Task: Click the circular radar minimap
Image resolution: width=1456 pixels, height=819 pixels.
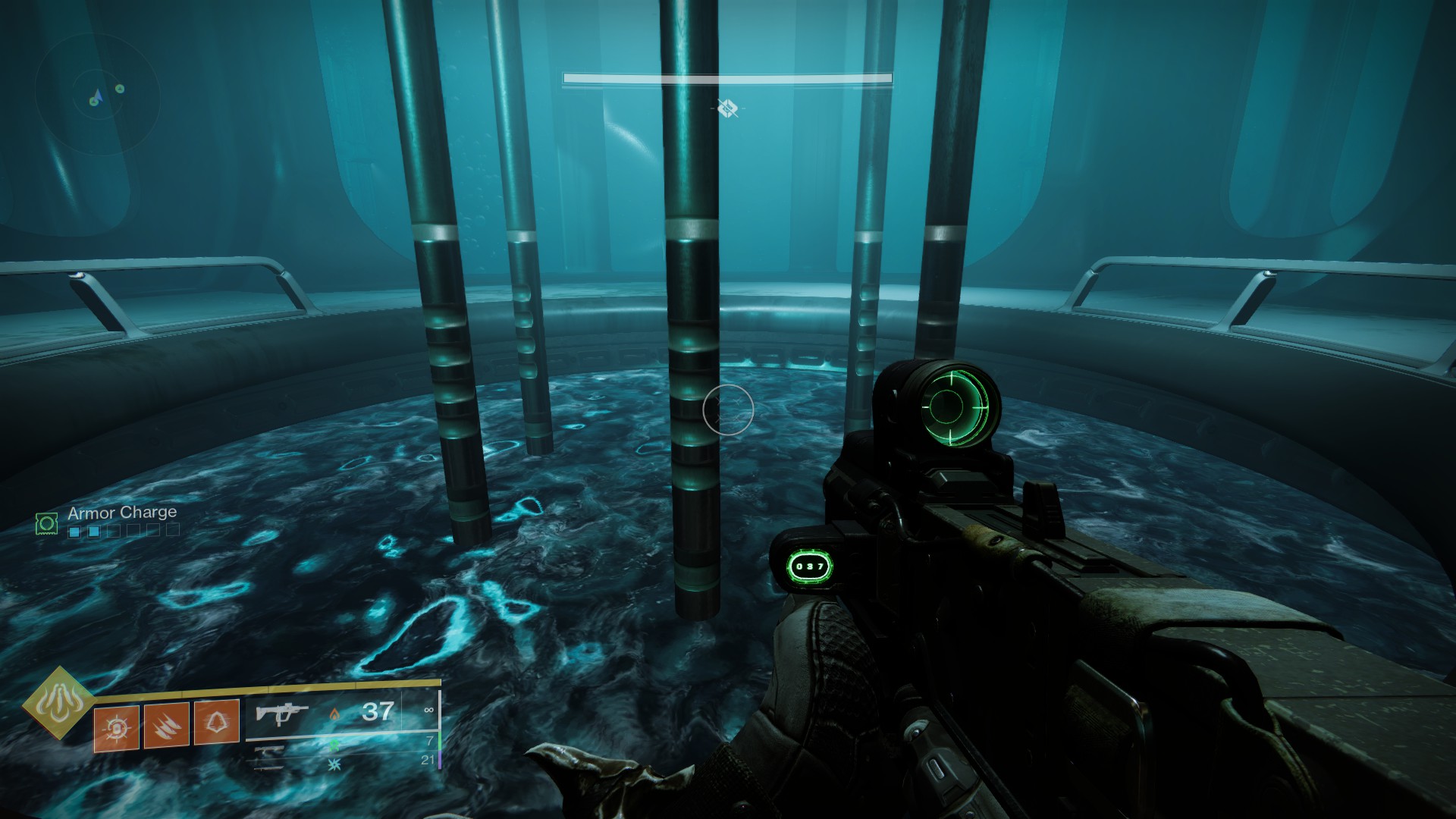Action: coord(97,93)
